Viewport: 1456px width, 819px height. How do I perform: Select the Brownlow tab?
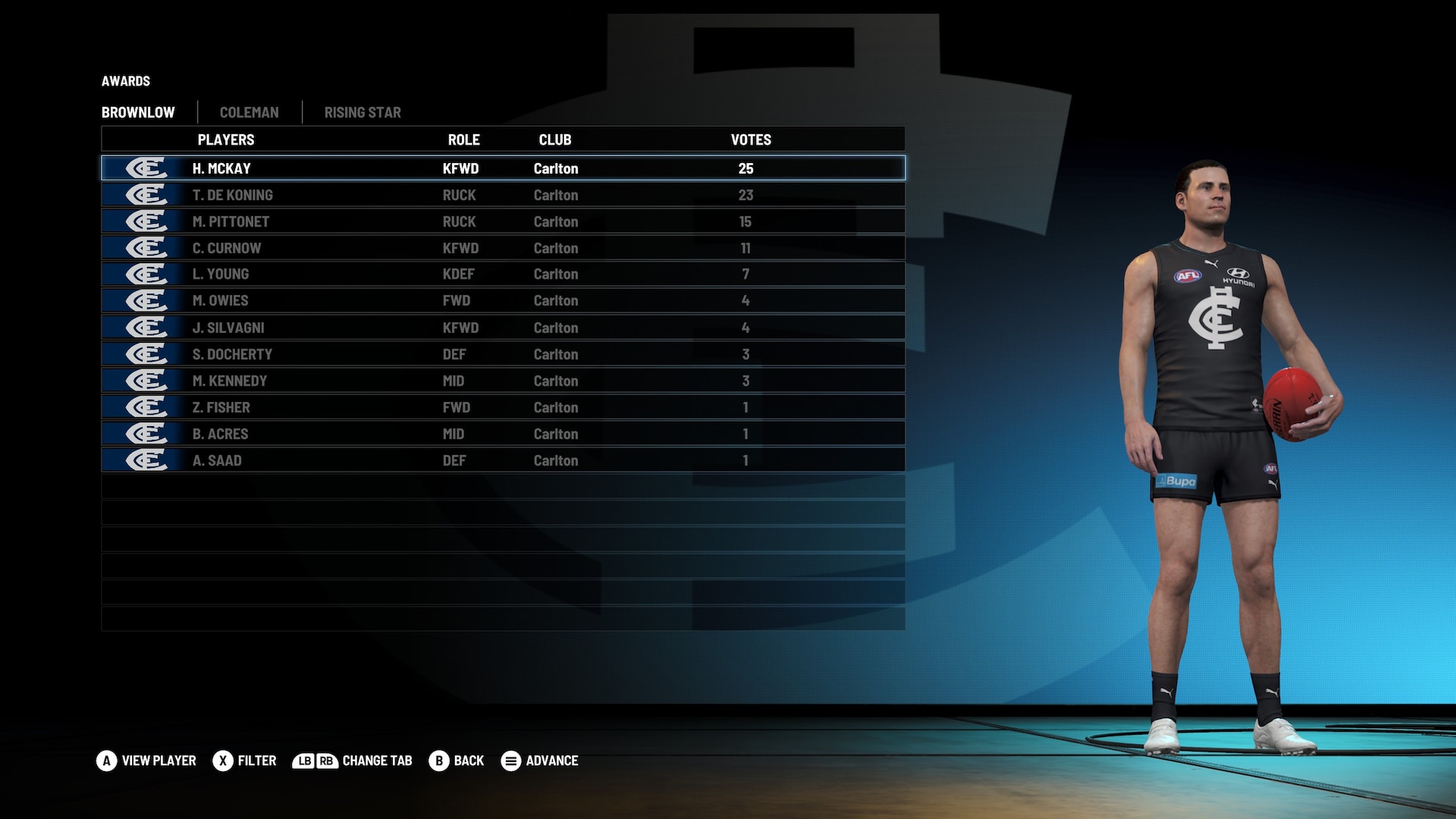click(x=138, y=112)
